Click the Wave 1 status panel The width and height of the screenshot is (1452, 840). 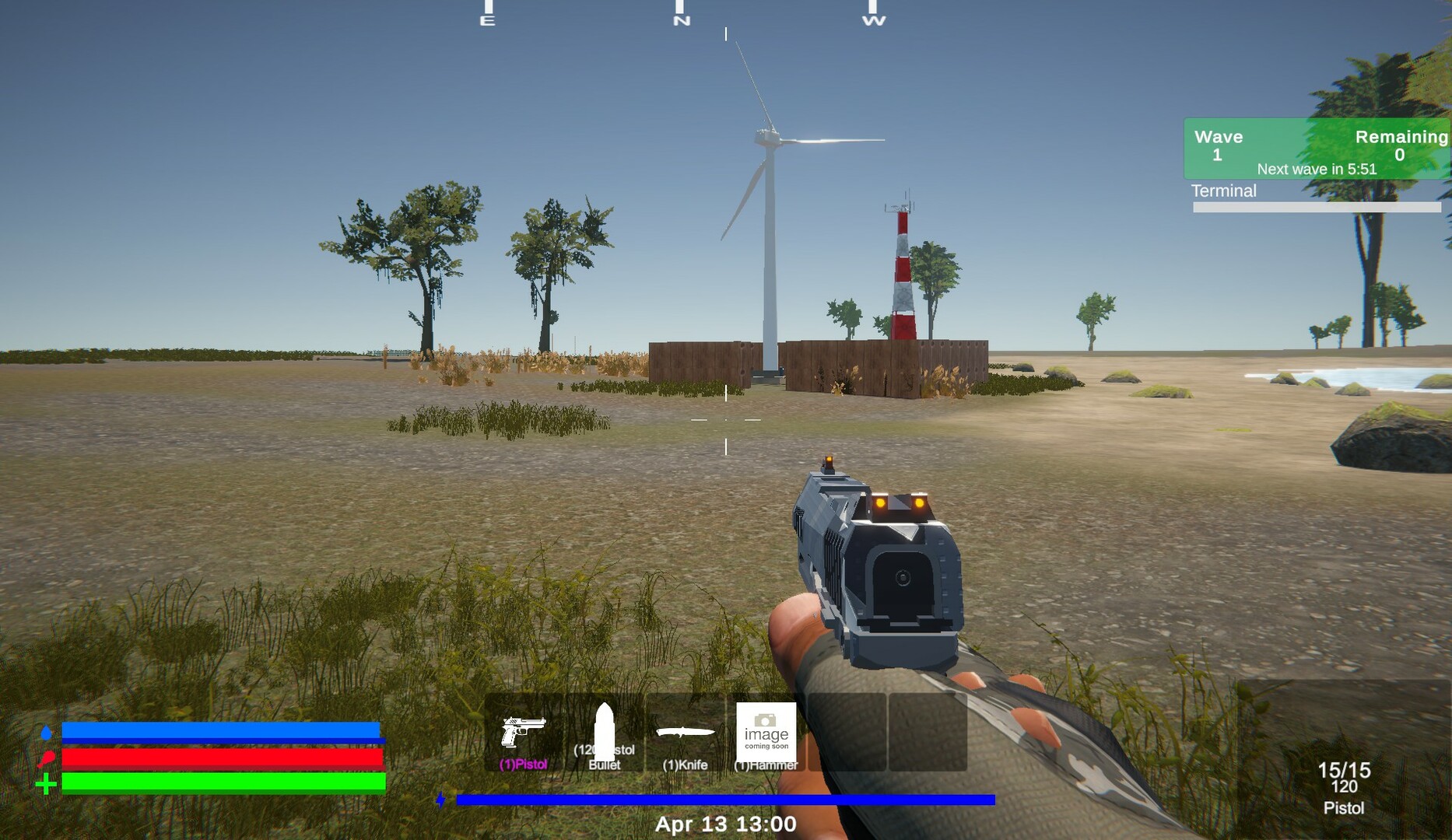click(1218, 144)
